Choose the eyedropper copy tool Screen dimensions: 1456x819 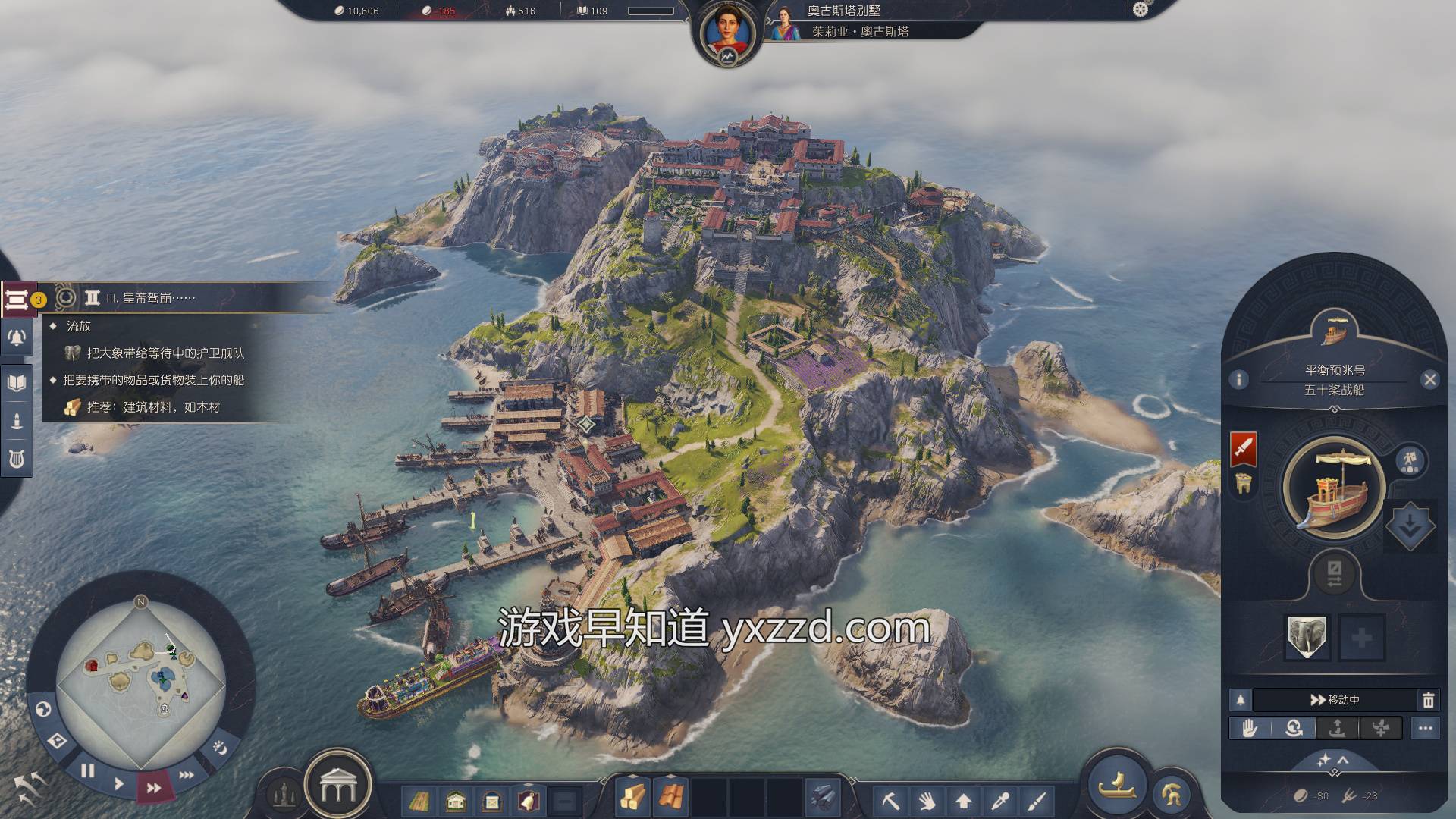click(1000, 800)
